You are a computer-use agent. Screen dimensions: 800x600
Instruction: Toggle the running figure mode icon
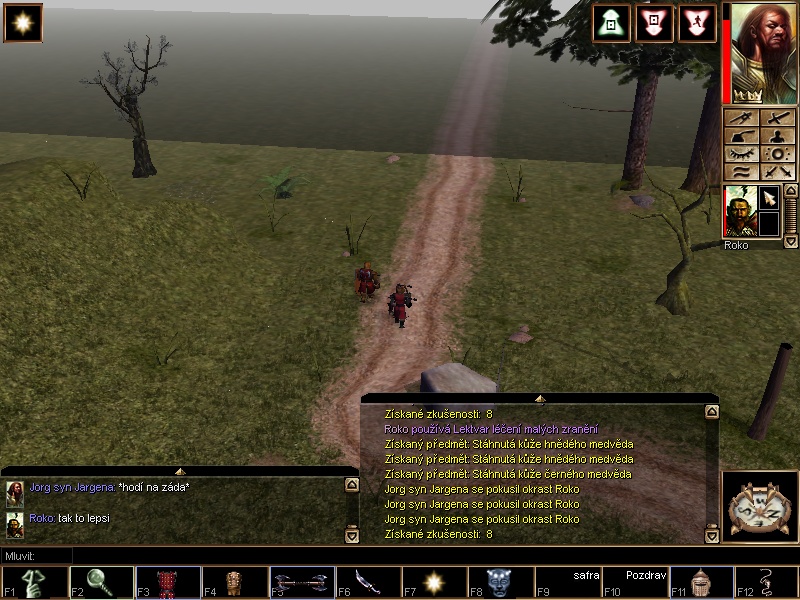[x=697, y=23]
